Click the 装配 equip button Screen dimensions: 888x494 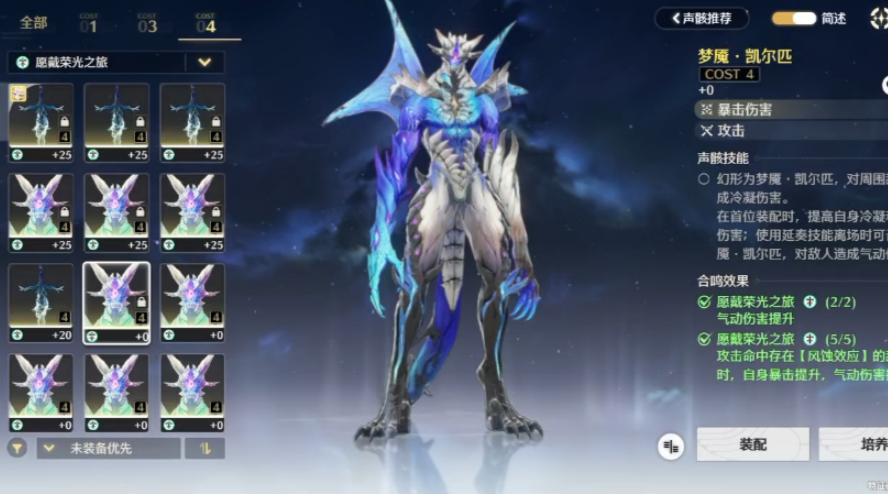click(x=752, y=445)
